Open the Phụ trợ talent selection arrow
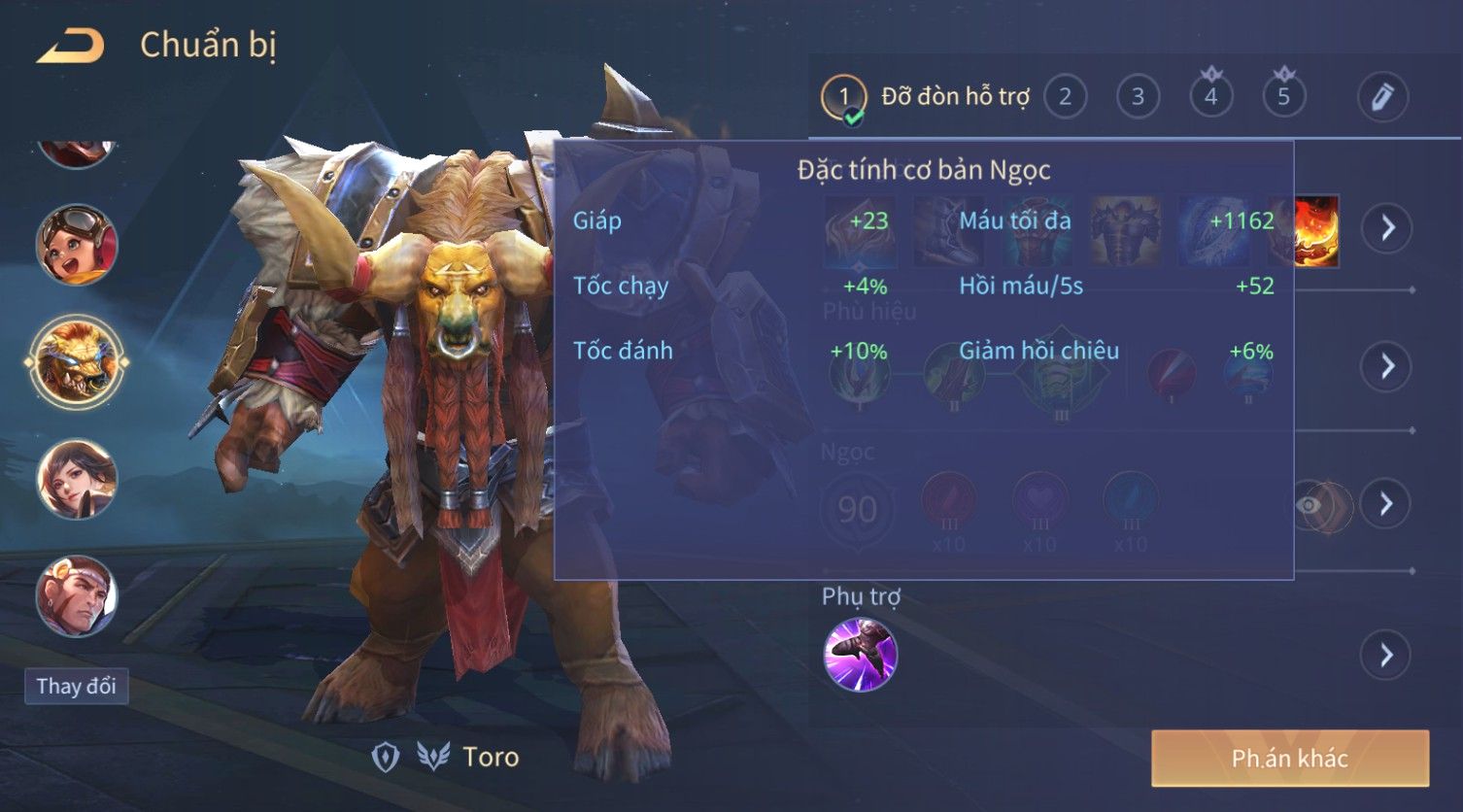 (1386, 656)
